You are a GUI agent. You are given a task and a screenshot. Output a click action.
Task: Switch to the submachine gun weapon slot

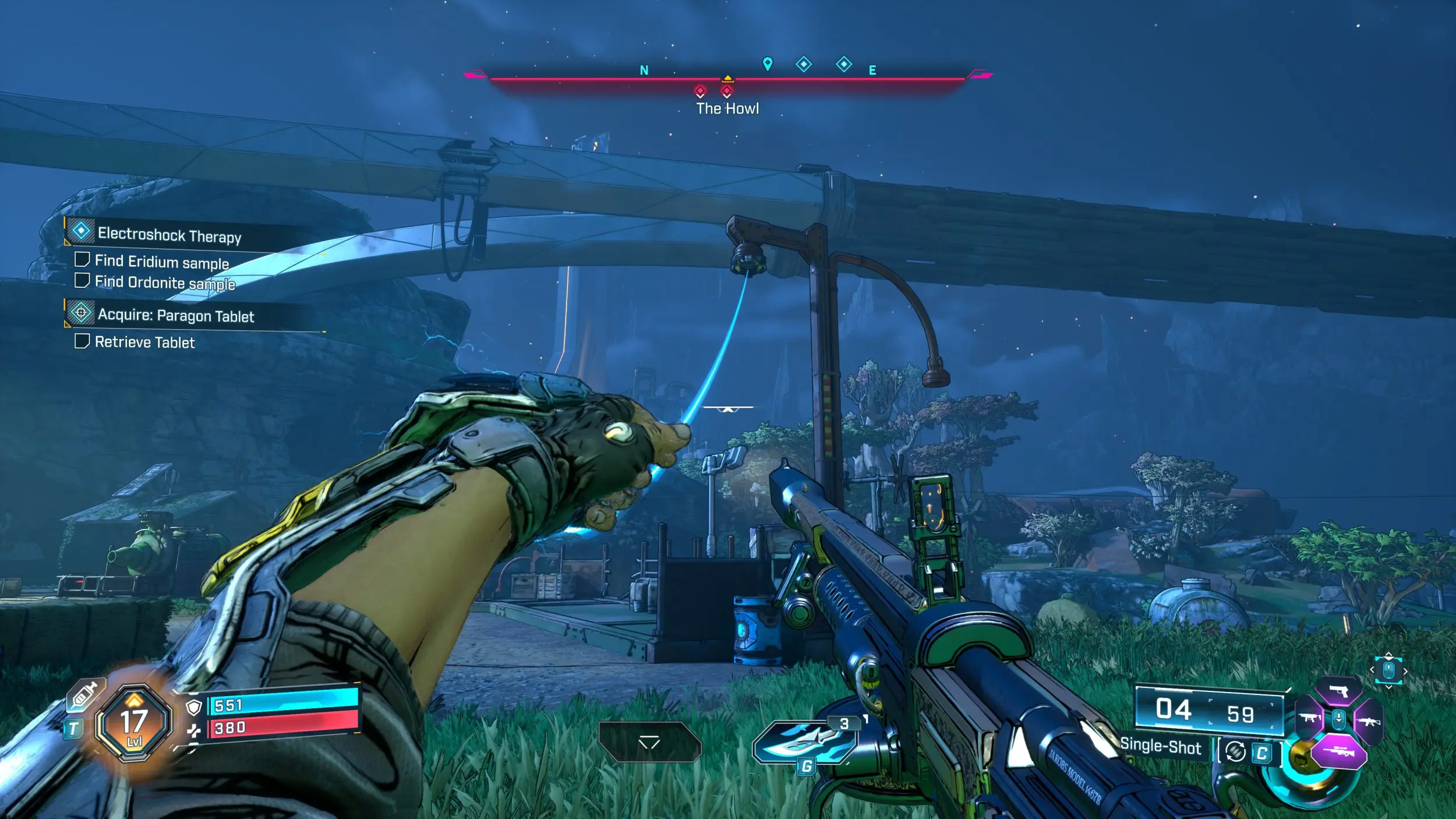coord(1309,718)
